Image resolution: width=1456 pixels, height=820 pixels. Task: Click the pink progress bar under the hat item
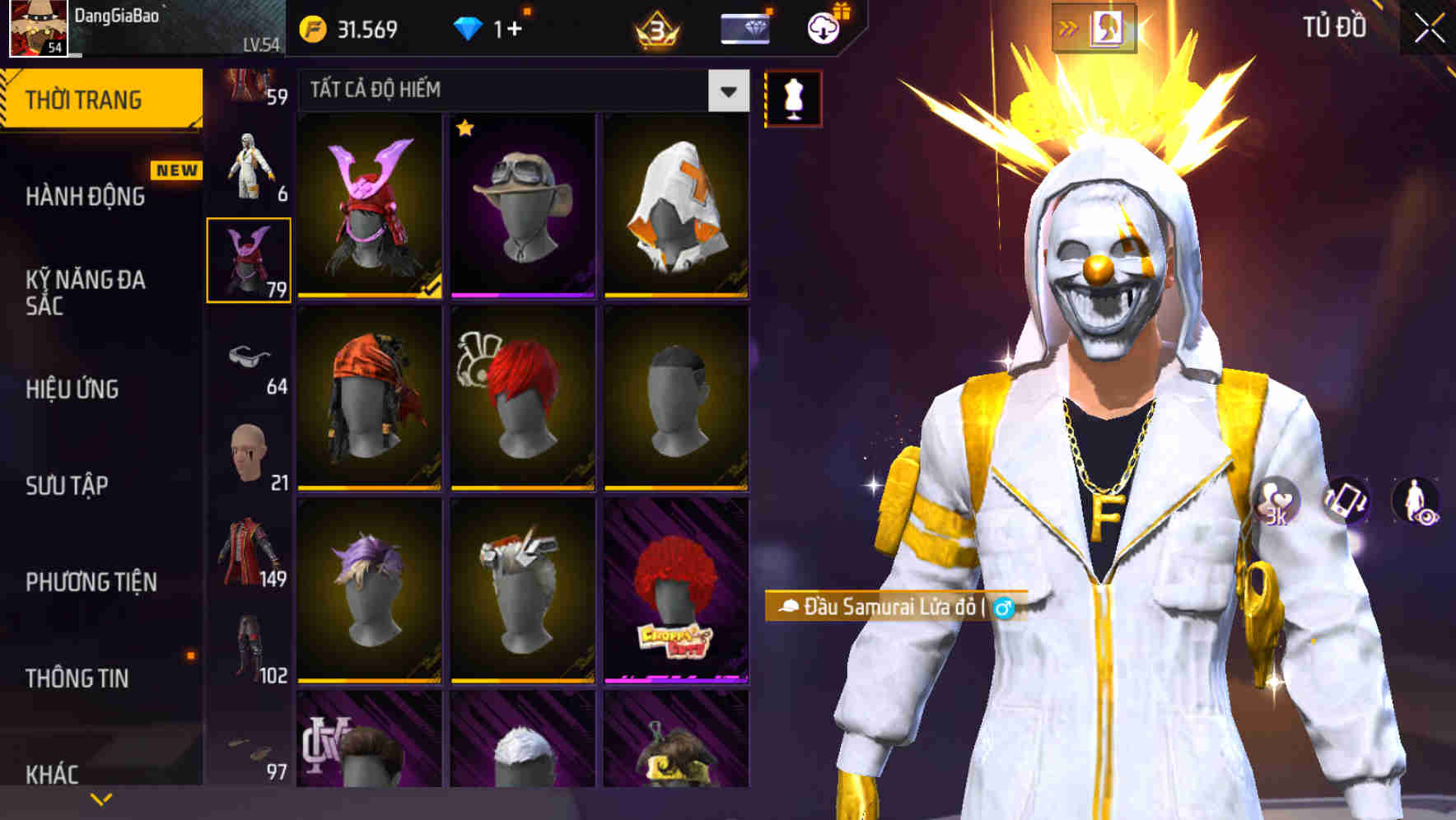(522, 295)
